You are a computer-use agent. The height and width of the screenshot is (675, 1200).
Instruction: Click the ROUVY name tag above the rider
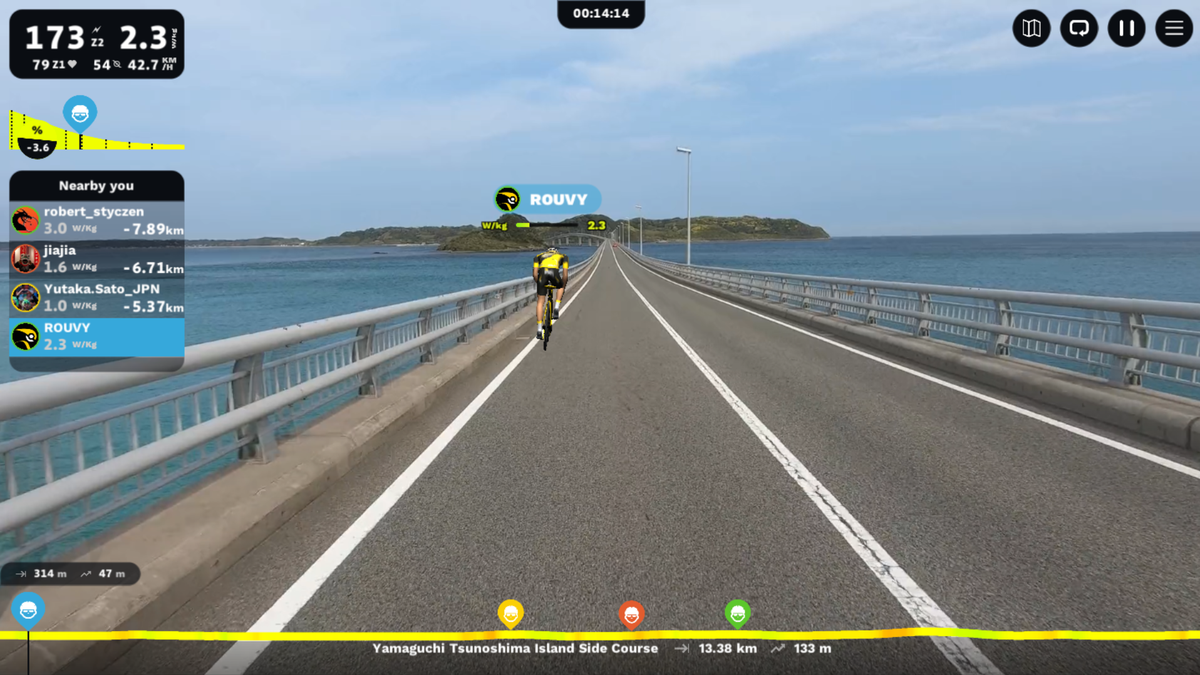coord(548,199)
